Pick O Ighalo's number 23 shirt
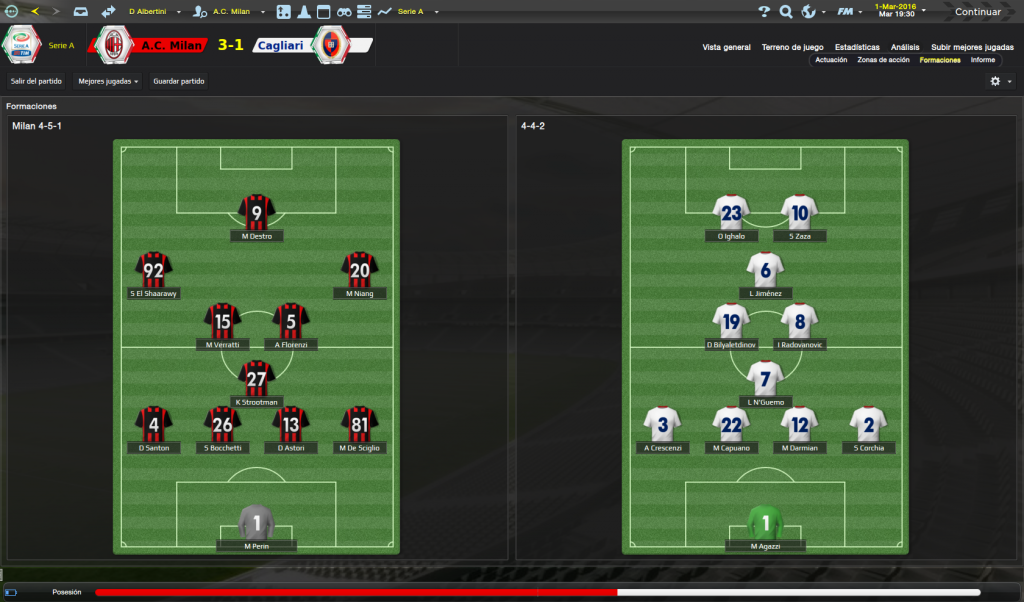 tap(731, 212)
